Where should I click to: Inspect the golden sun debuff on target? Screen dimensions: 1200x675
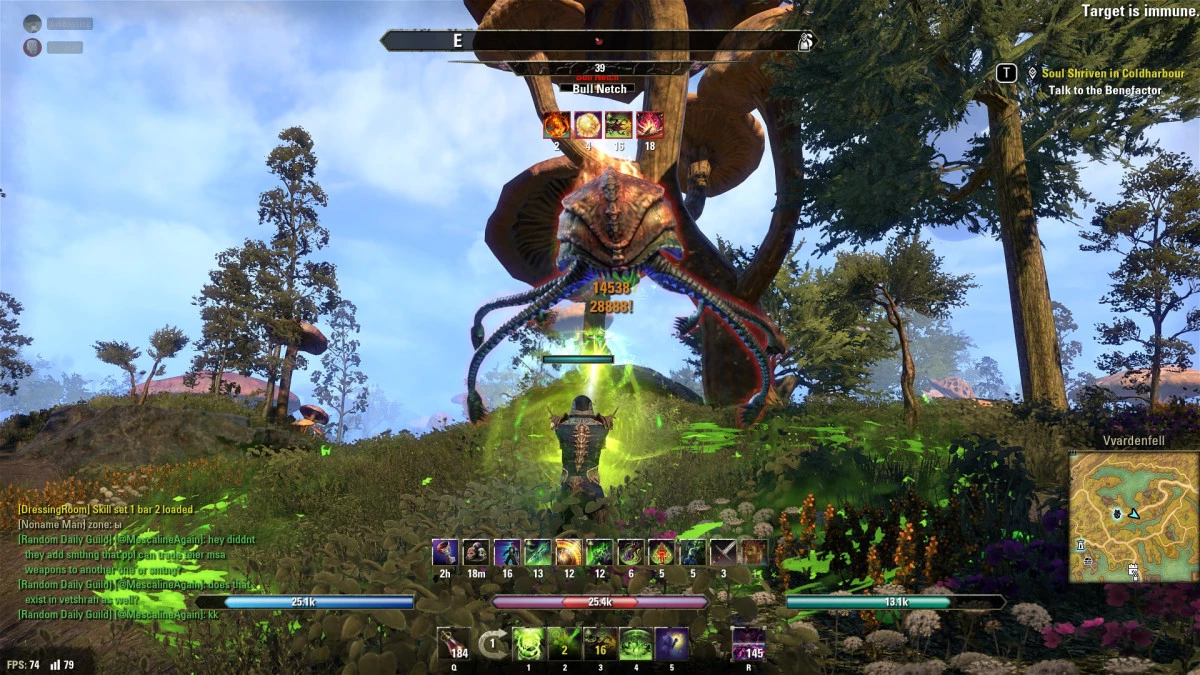click(587, 125)
